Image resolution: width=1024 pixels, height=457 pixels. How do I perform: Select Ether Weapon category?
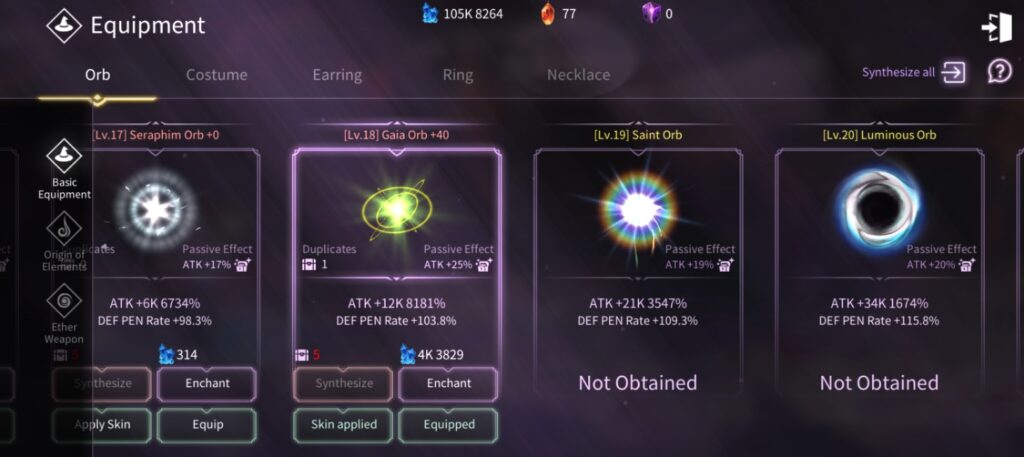coord(64,312)
